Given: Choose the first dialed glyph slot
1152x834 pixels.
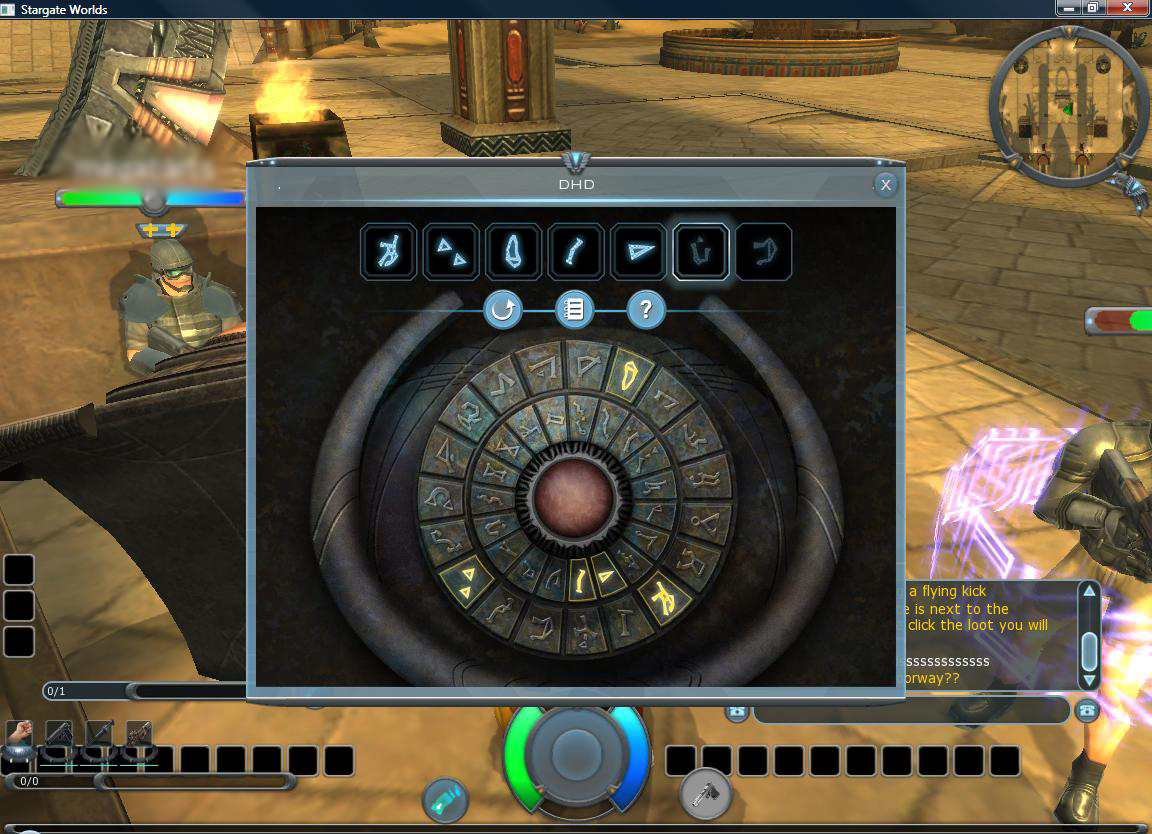Looking at the screenshot, I should point(388,251).
